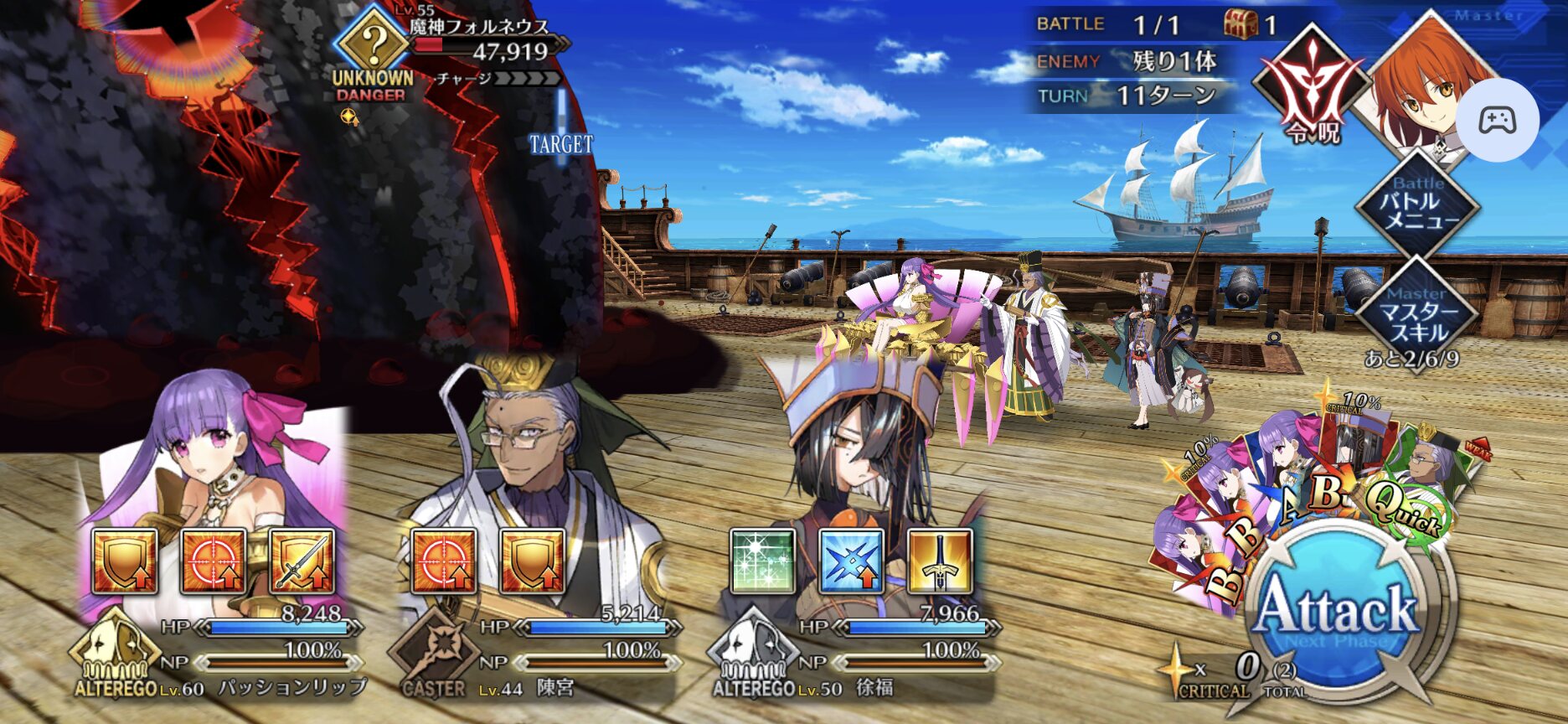Use Passionlip's shield defense-up skill

coord(124,561)
